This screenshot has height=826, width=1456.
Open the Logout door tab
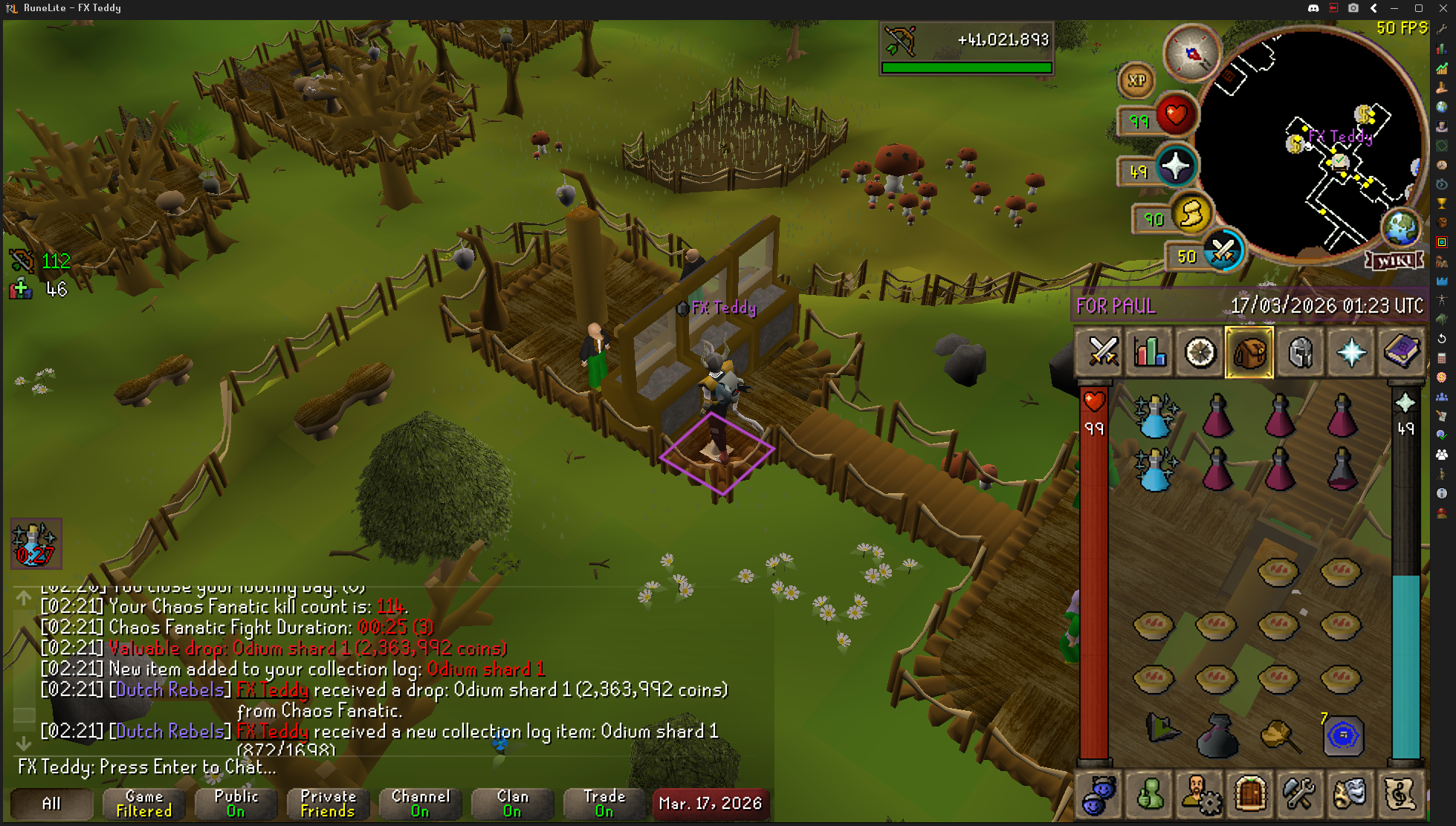pos(1250,794)
